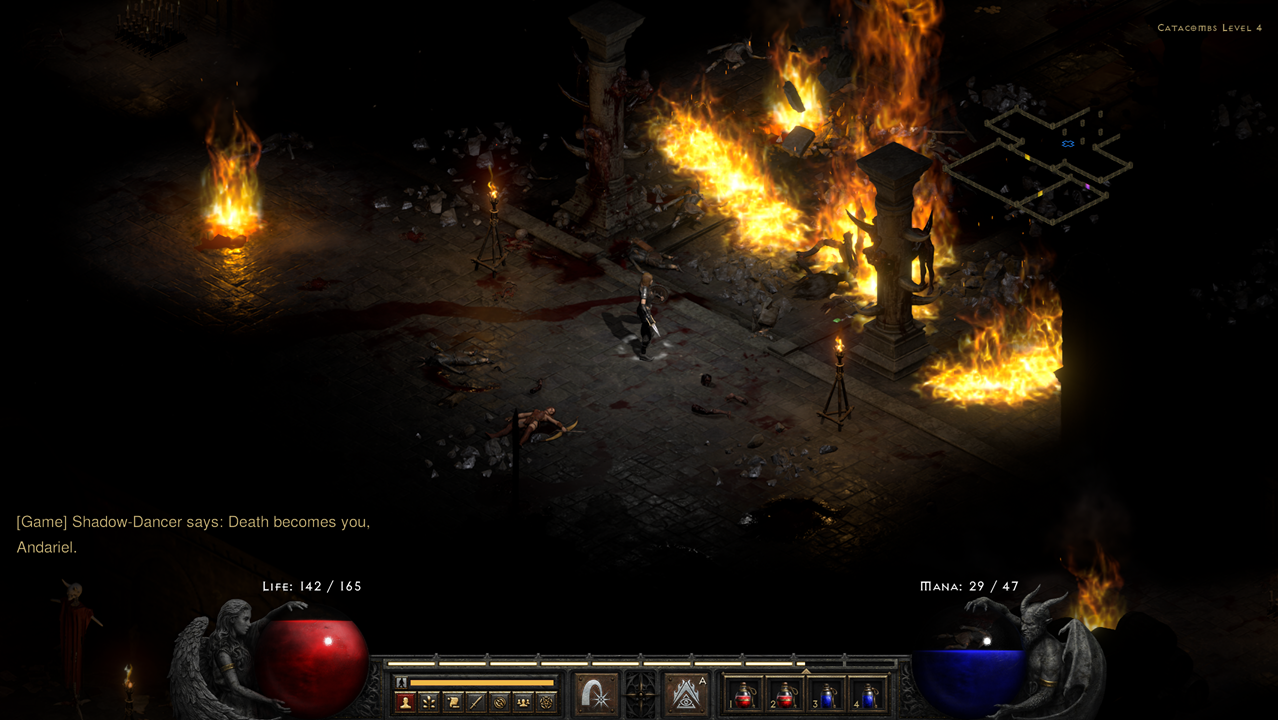This screenshot has width=1278, height=720.
Task: Open the quest log scroll icon
Action: [x=452, y=703]
